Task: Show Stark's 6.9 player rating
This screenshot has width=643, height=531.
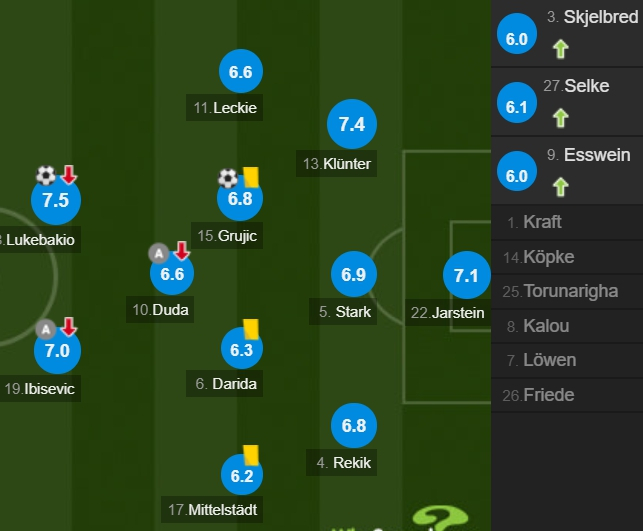Action: click(353, 274)
